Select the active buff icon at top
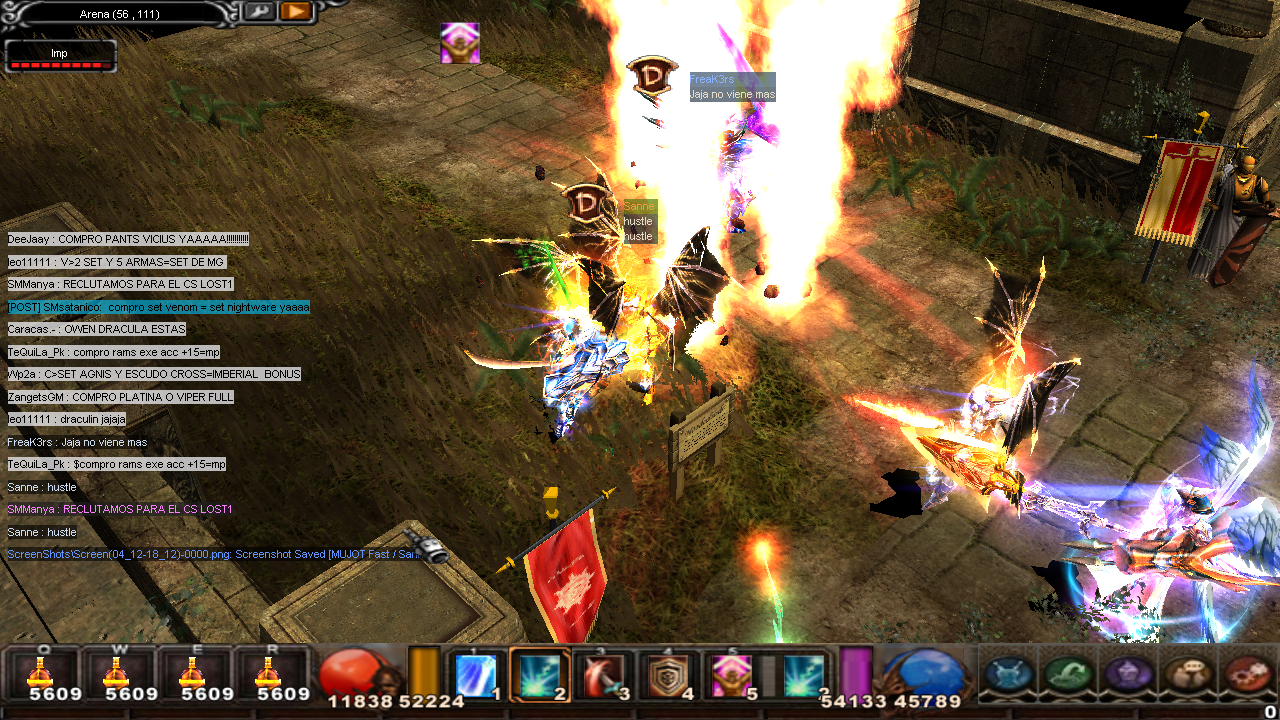 (x=460, y=43)
